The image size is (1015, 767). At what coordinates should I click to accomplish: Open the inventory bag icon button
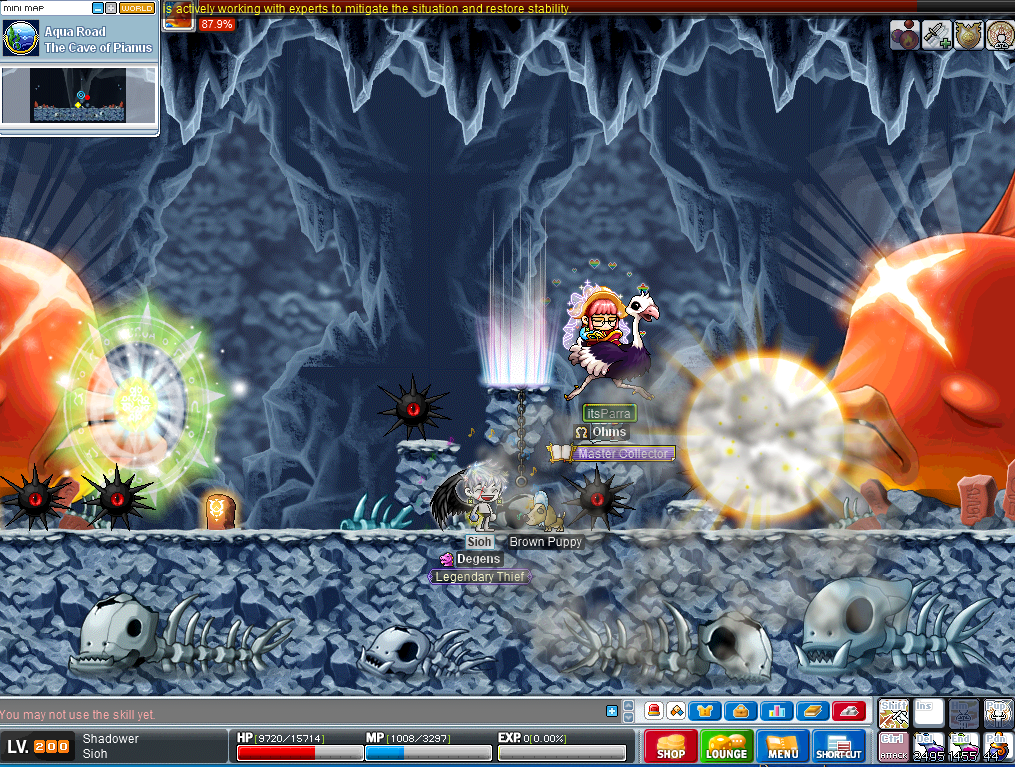(x=741, y=712)
